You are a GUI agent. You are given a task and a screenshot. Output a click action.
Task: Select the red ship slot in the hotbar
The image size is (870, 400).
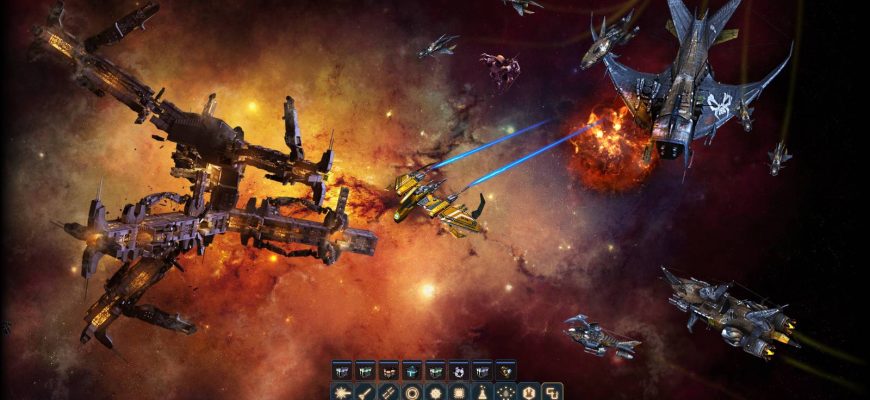point(388,370)
